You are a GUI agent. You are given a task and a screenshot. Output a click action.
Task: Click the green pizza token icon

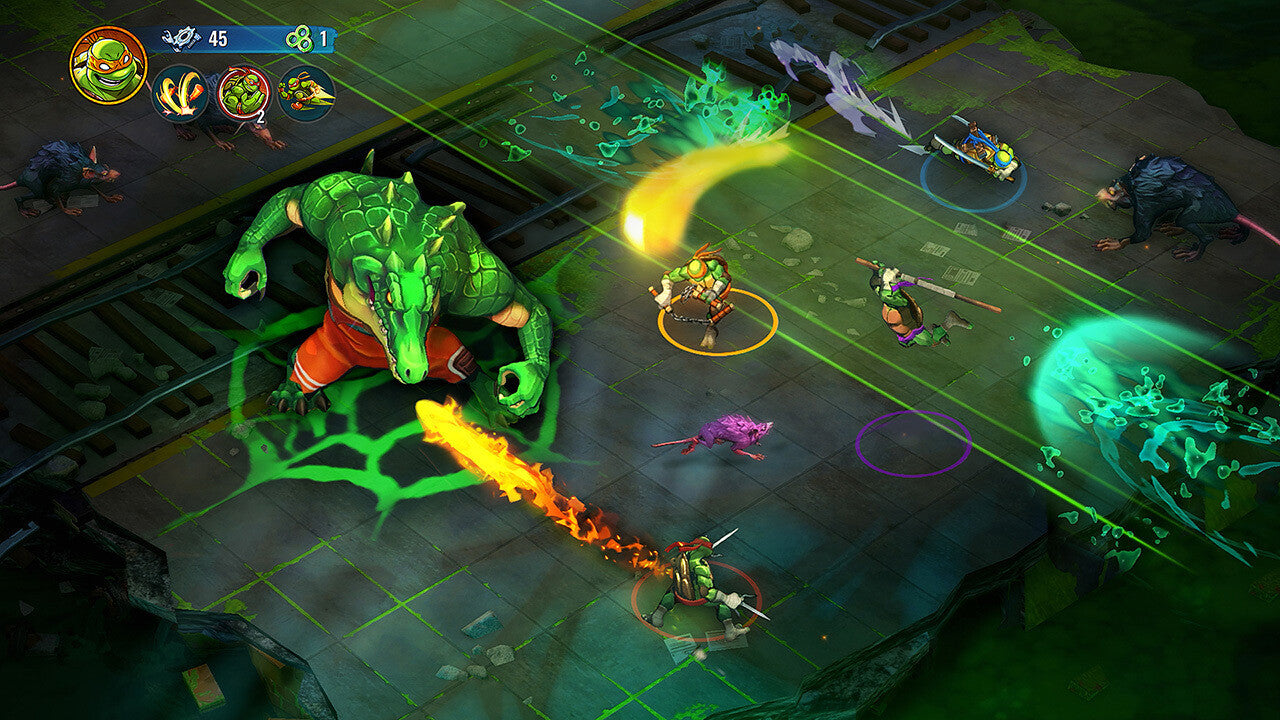coord(300,40)
